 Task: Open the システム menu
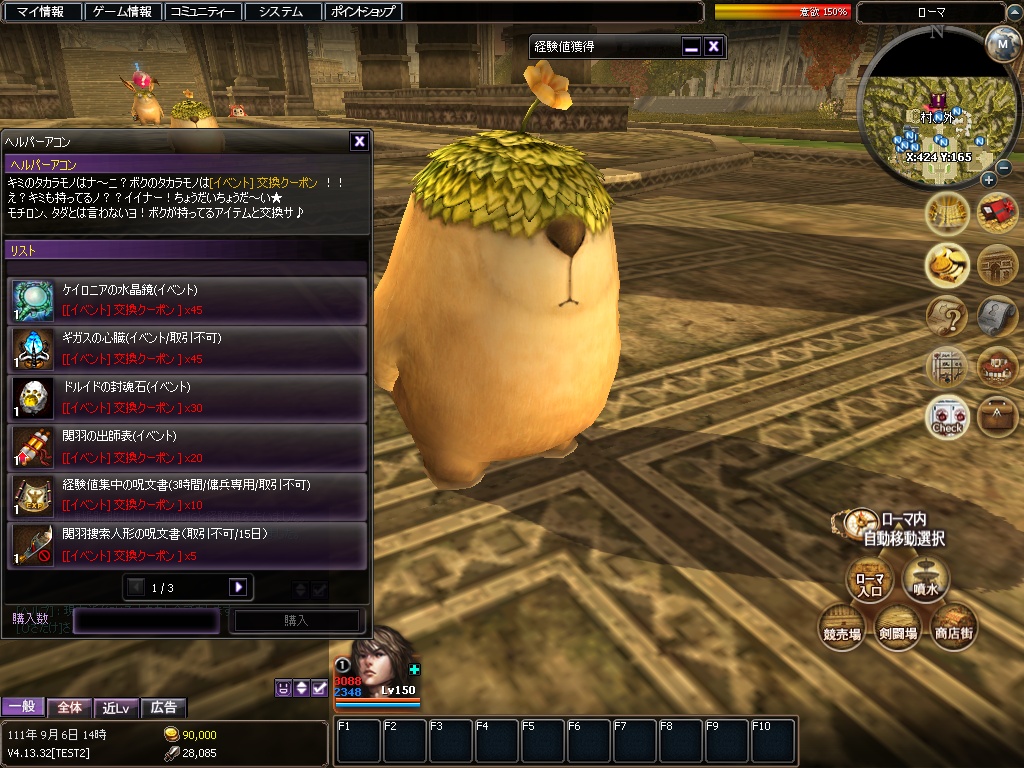(281, 12)
